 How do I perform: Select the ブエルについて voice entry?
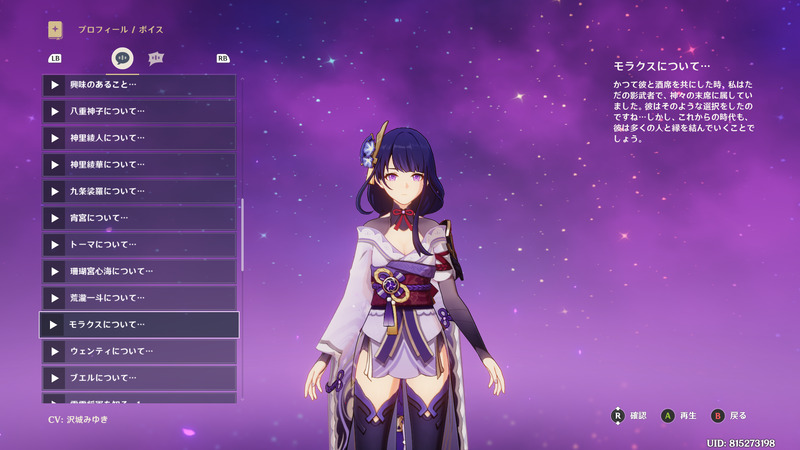[x=139, y=378]
